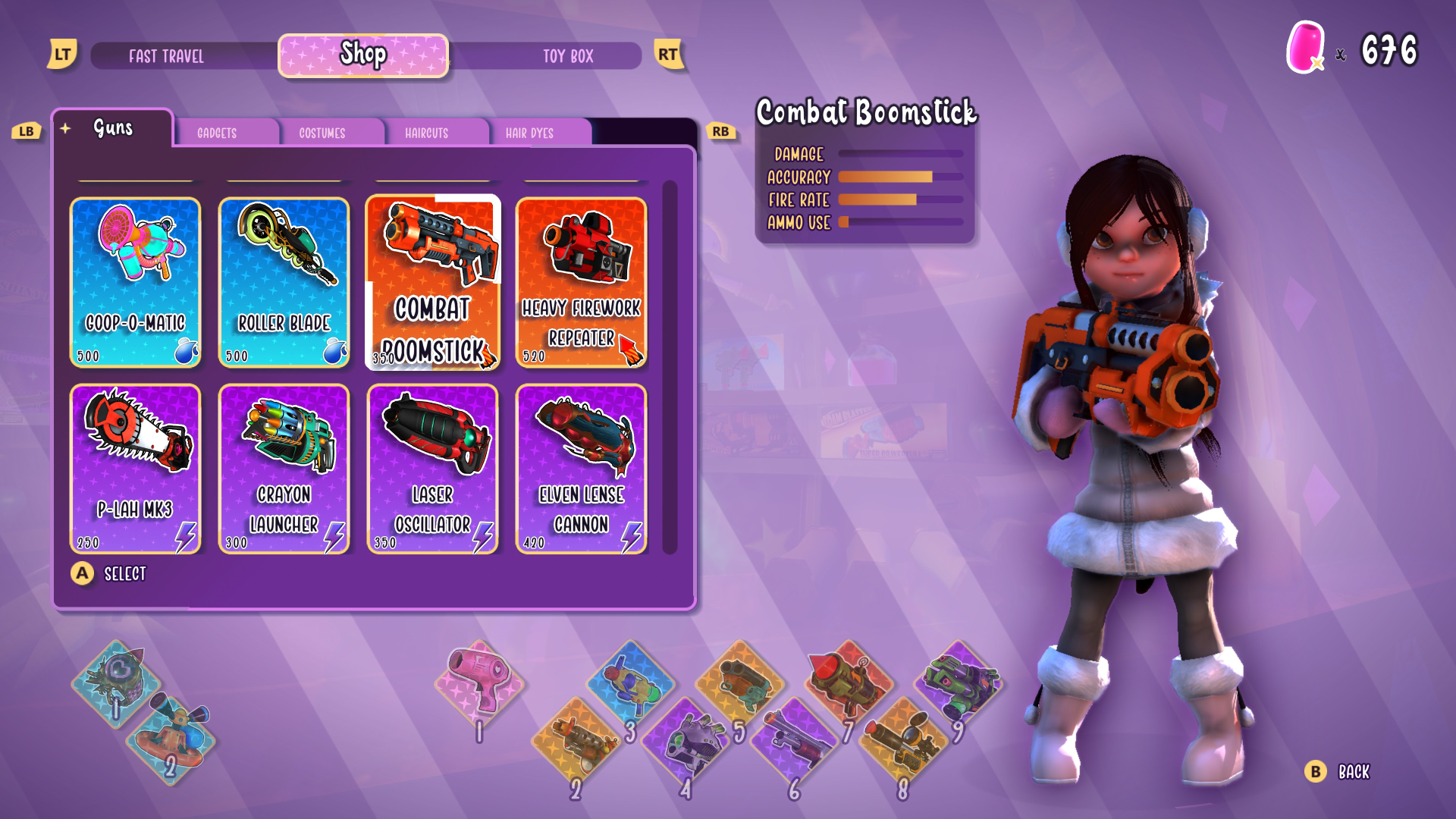Select the Guns category tab
Screen dimensions: 1456x819
pos(113,128)
